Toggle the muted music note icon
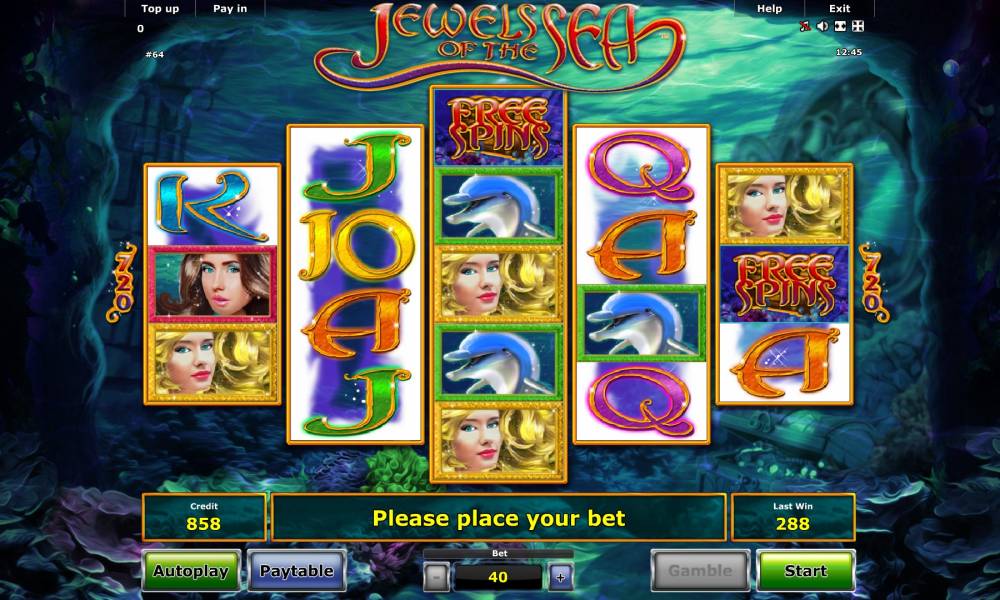This screenshot has height=600, width=1000. click(x=805, y=27)
